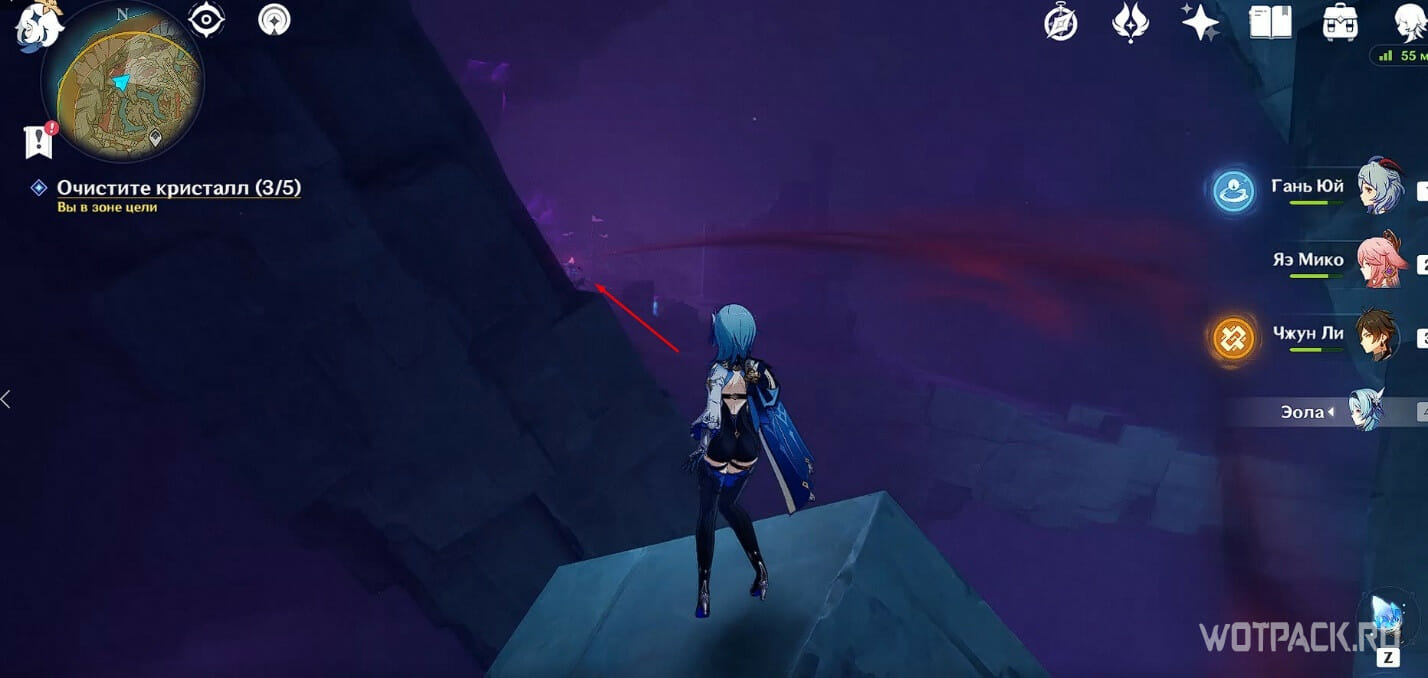Open the quest banner with red alert
Image resolution: width=1428 pixels, height=678 pixels.
click(39, 141)
